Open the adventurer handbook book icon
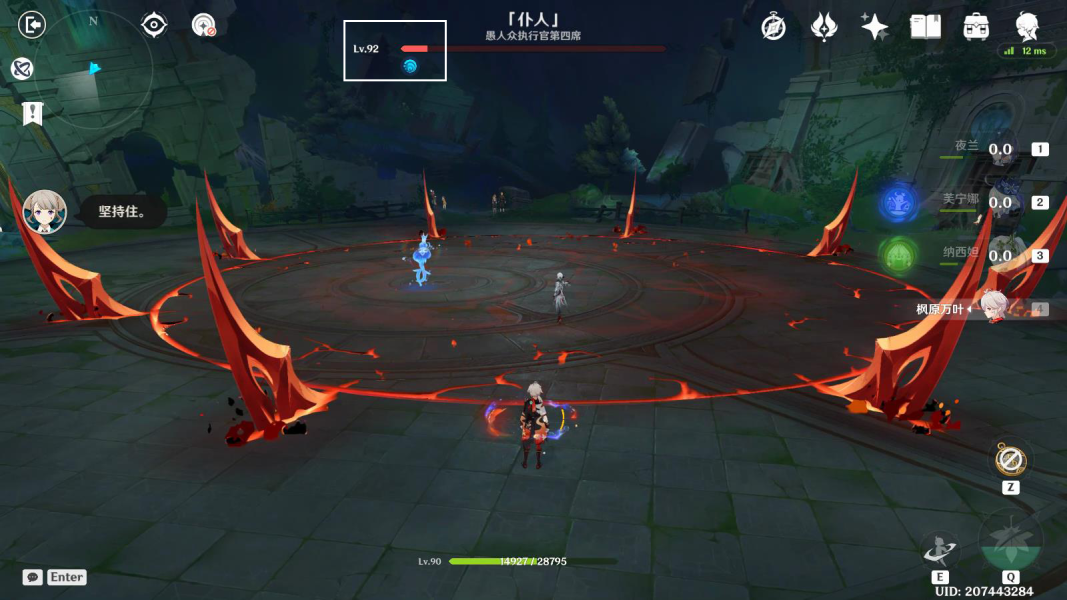Viewport: 1067px width, 600px height. pos(925,27)
